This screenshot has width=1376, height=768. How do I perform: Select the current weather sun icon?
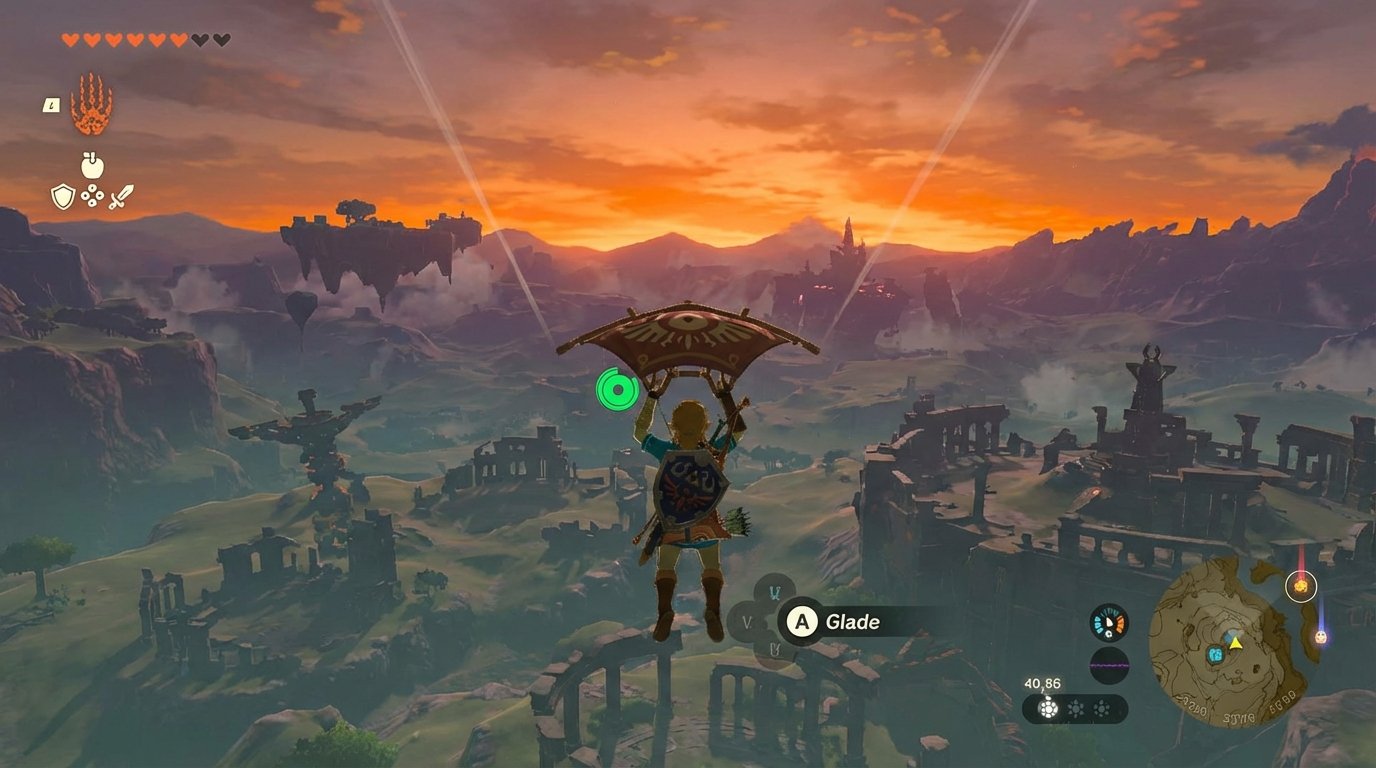click(1047, 708)
